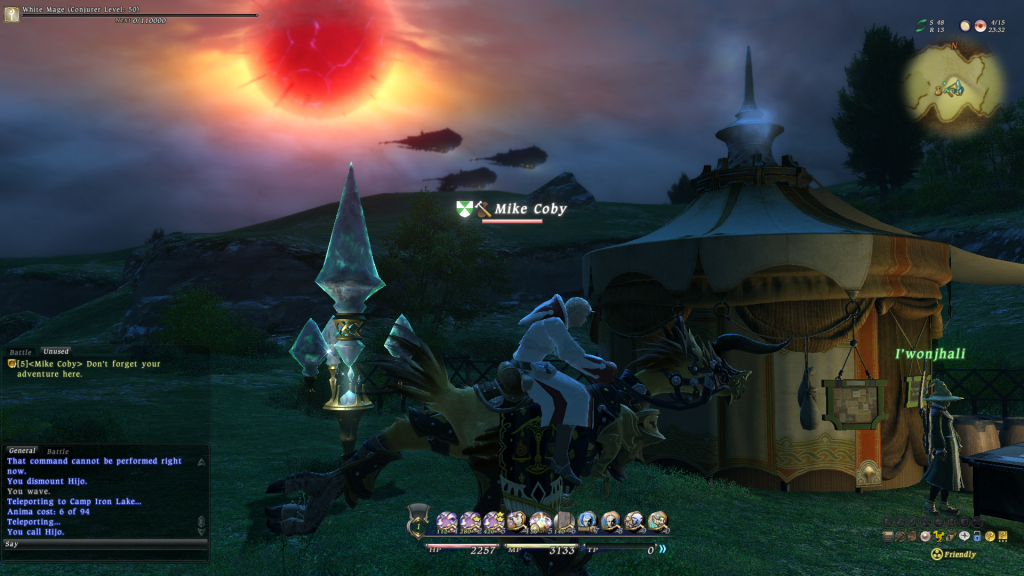This screenshot has height=576, width=1024.
Task: Use the hotbar ability in slot 4
Action: [516, 521]
